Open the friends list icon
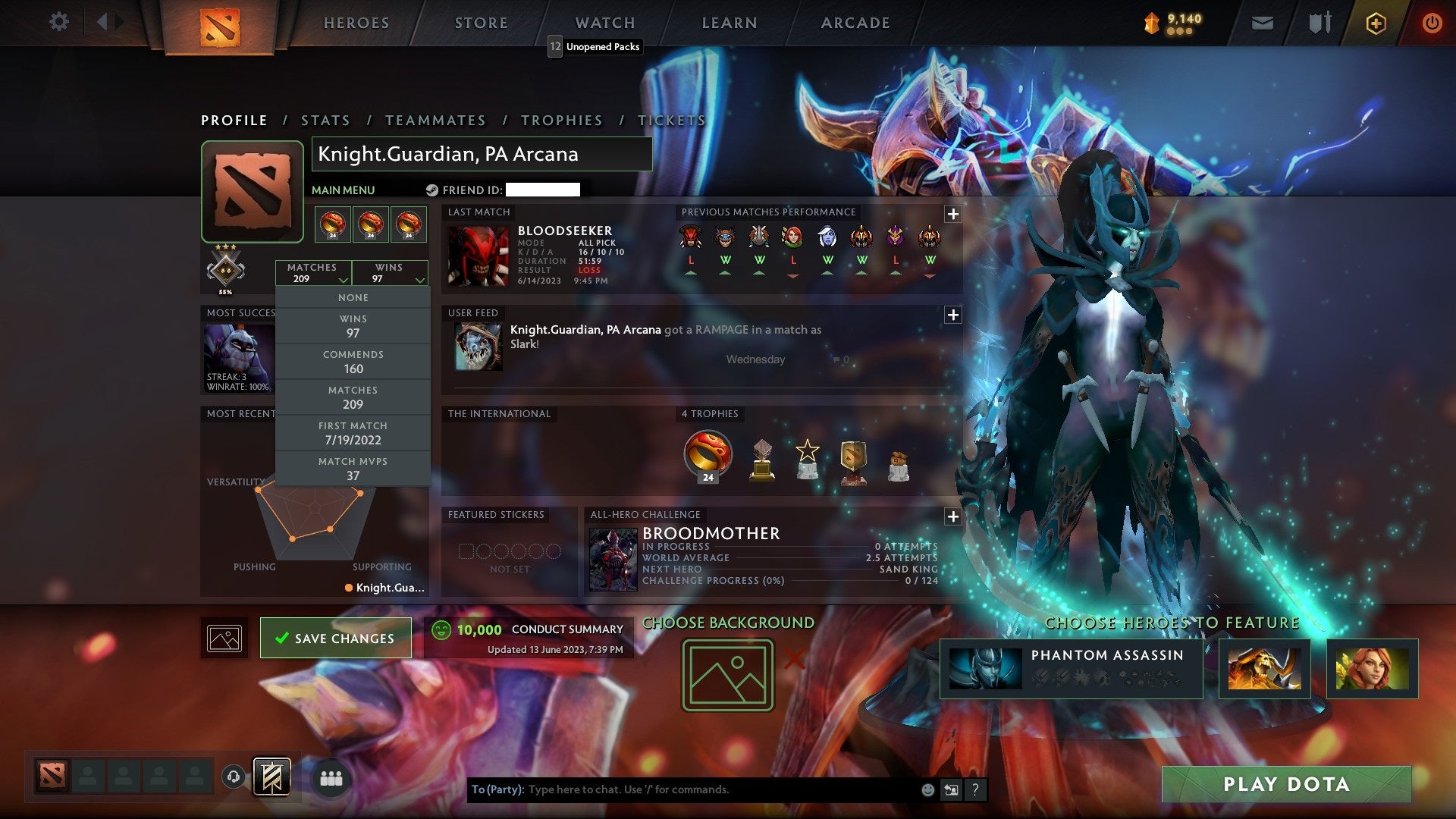Viewport: 1456px width, 819px height. click(331, 777)
